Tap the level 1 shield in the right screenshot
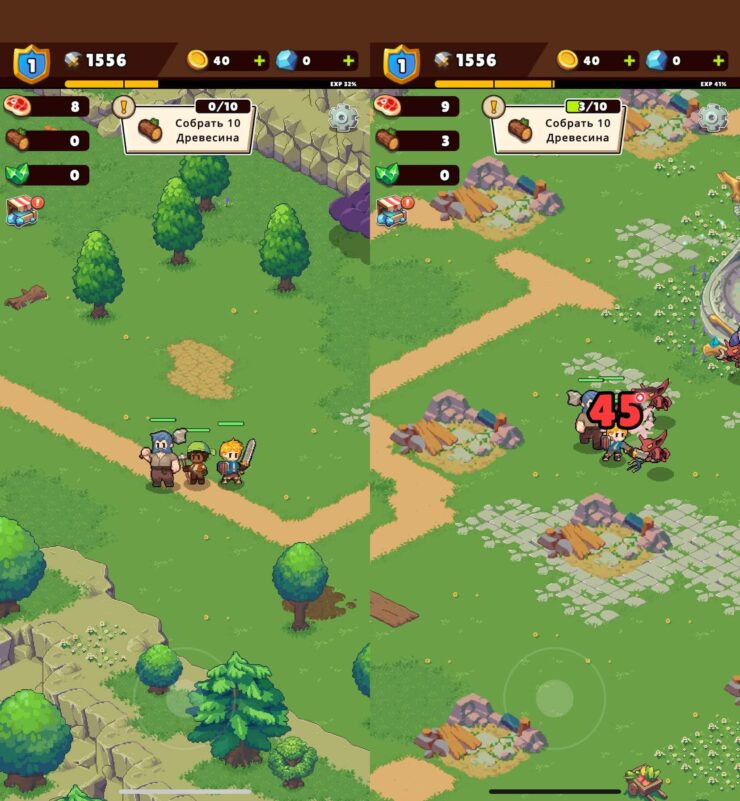Screen dimensions: 740x801 [401, 64]
